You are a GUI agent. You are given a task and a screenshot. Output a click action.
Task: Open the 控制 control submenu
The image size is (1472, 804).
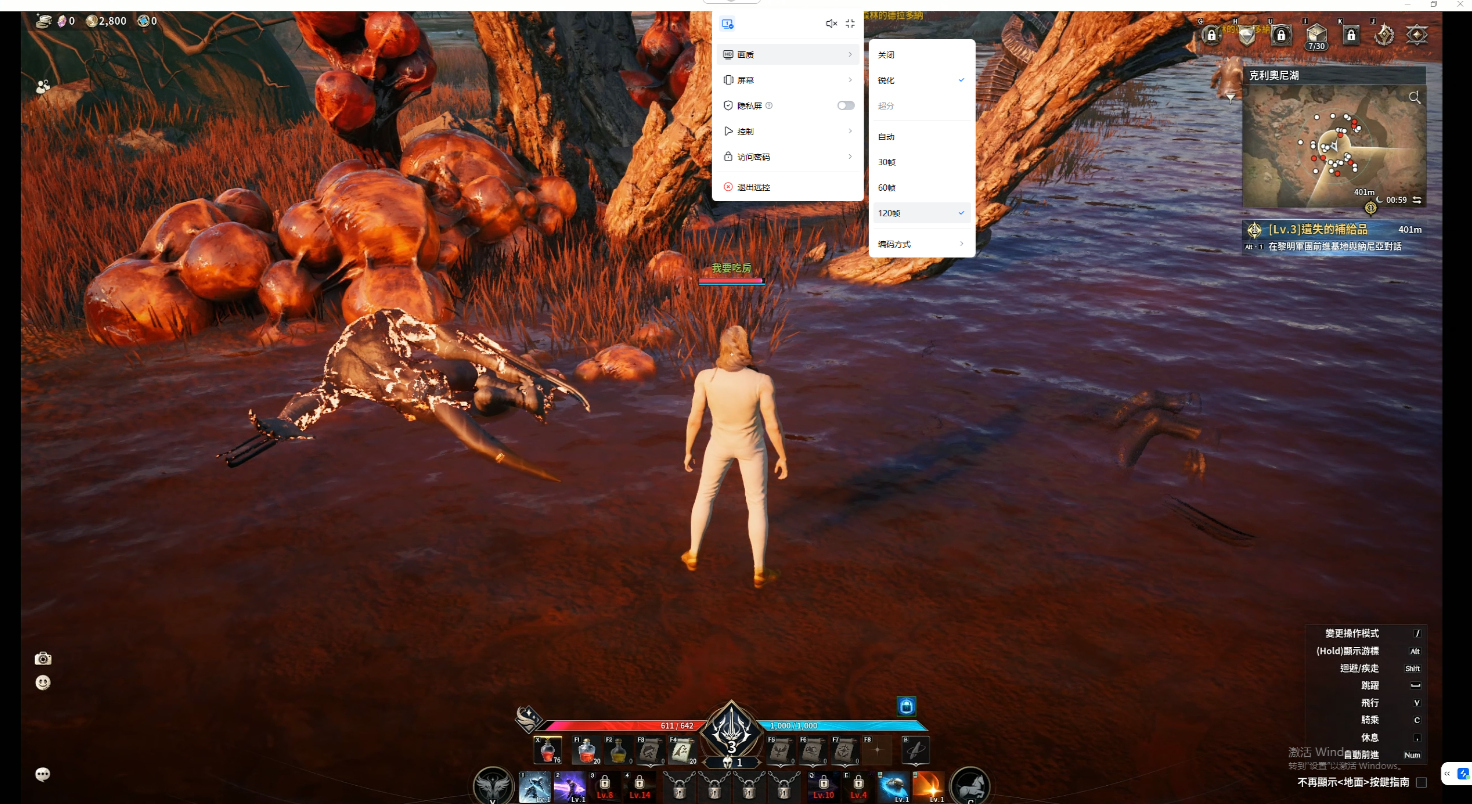pos(787,131)
